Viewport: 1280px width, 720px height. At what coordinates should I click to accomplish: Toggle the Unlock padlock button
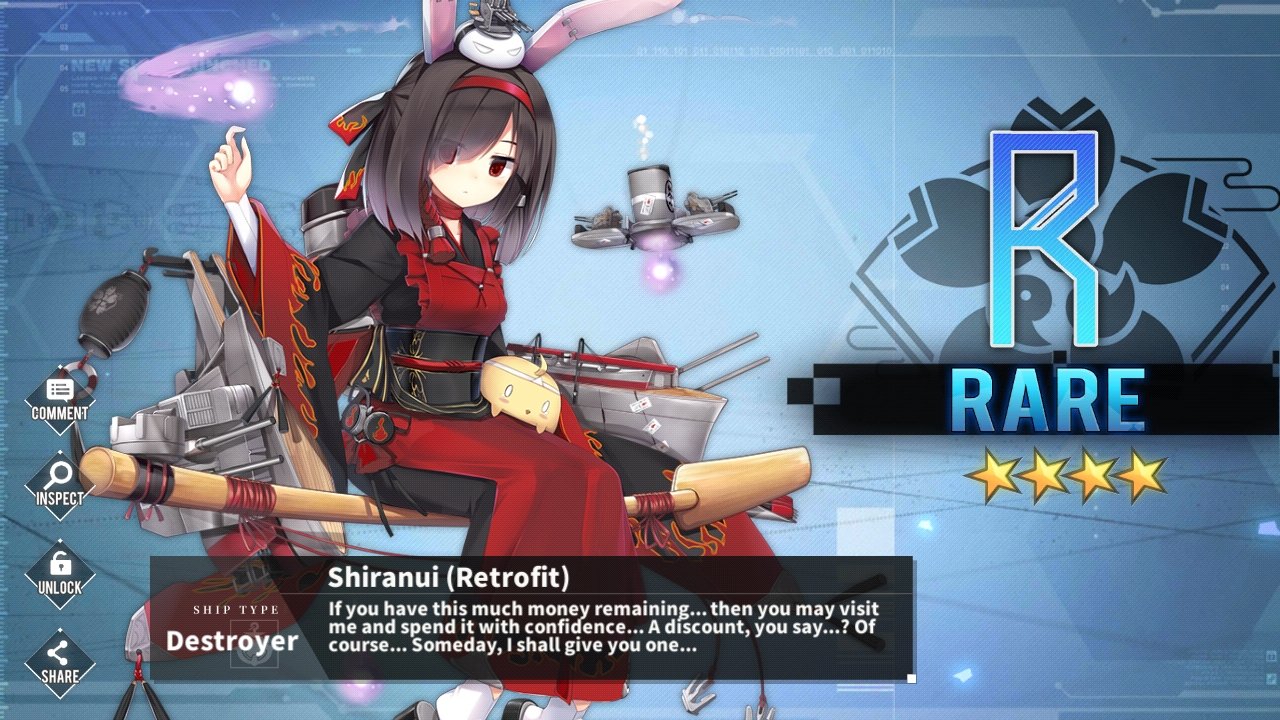pyautogui.click(x=60, y=573)
